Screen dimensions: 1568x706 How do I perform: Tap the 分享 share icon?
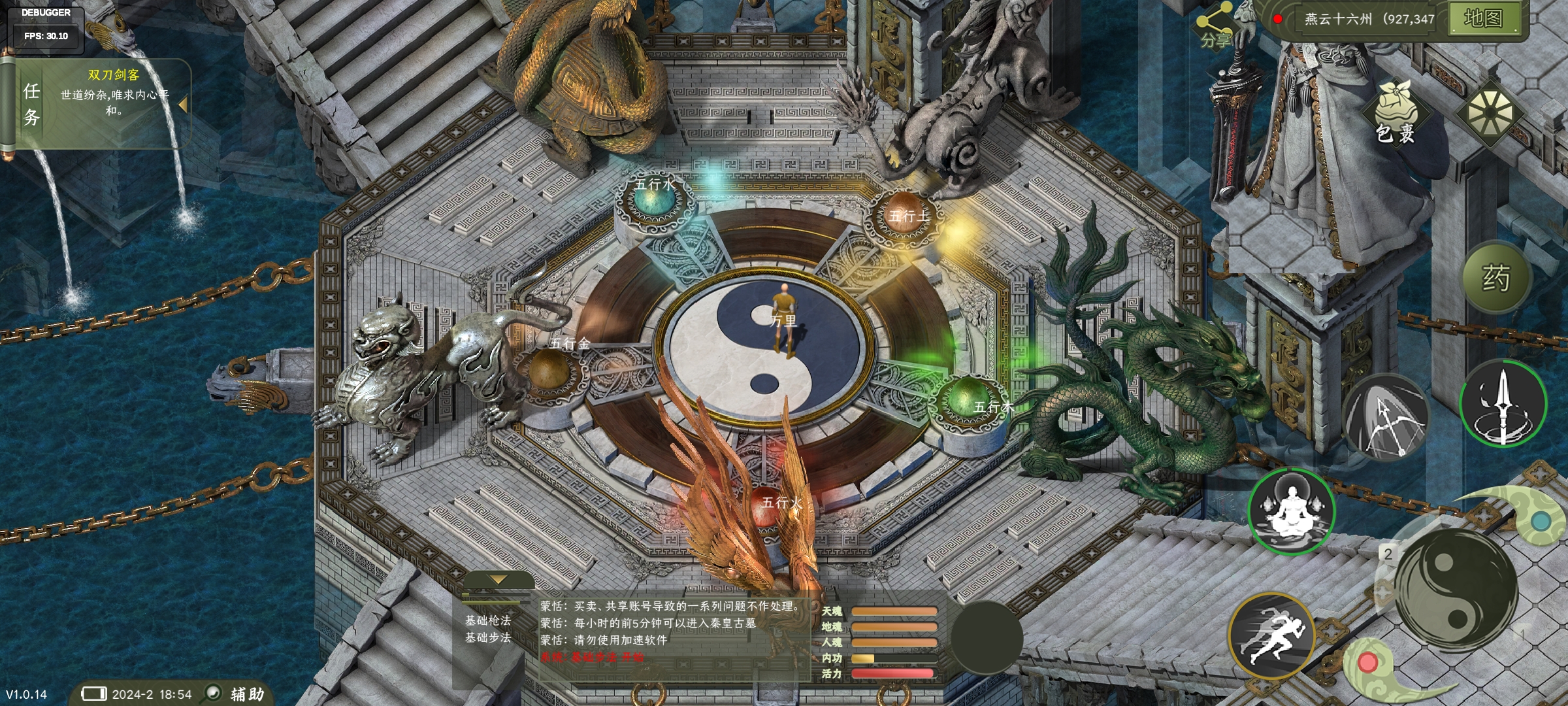[1215, 26]
